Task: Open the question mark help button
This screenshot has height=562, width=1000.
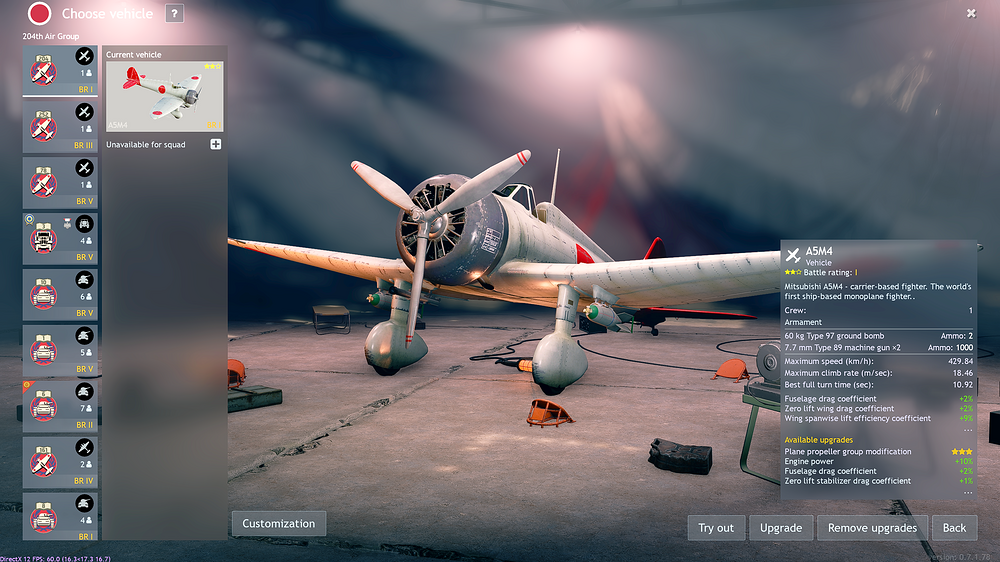Action: 174,13
